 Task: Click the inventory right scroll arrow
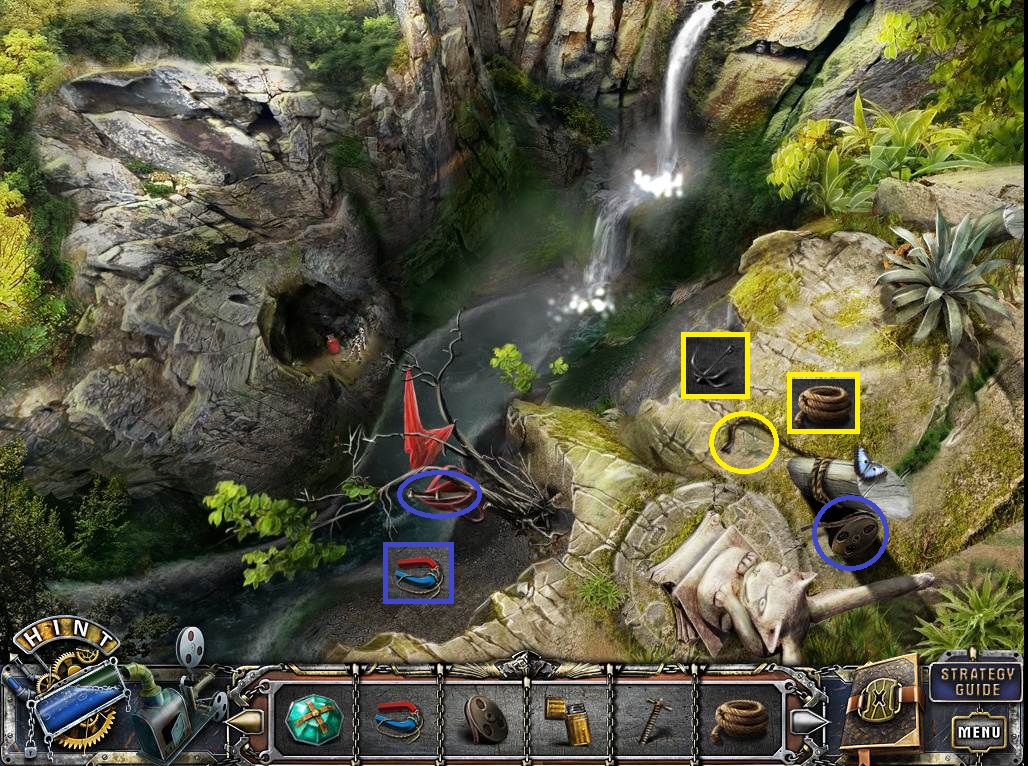(x=807, y=720)
